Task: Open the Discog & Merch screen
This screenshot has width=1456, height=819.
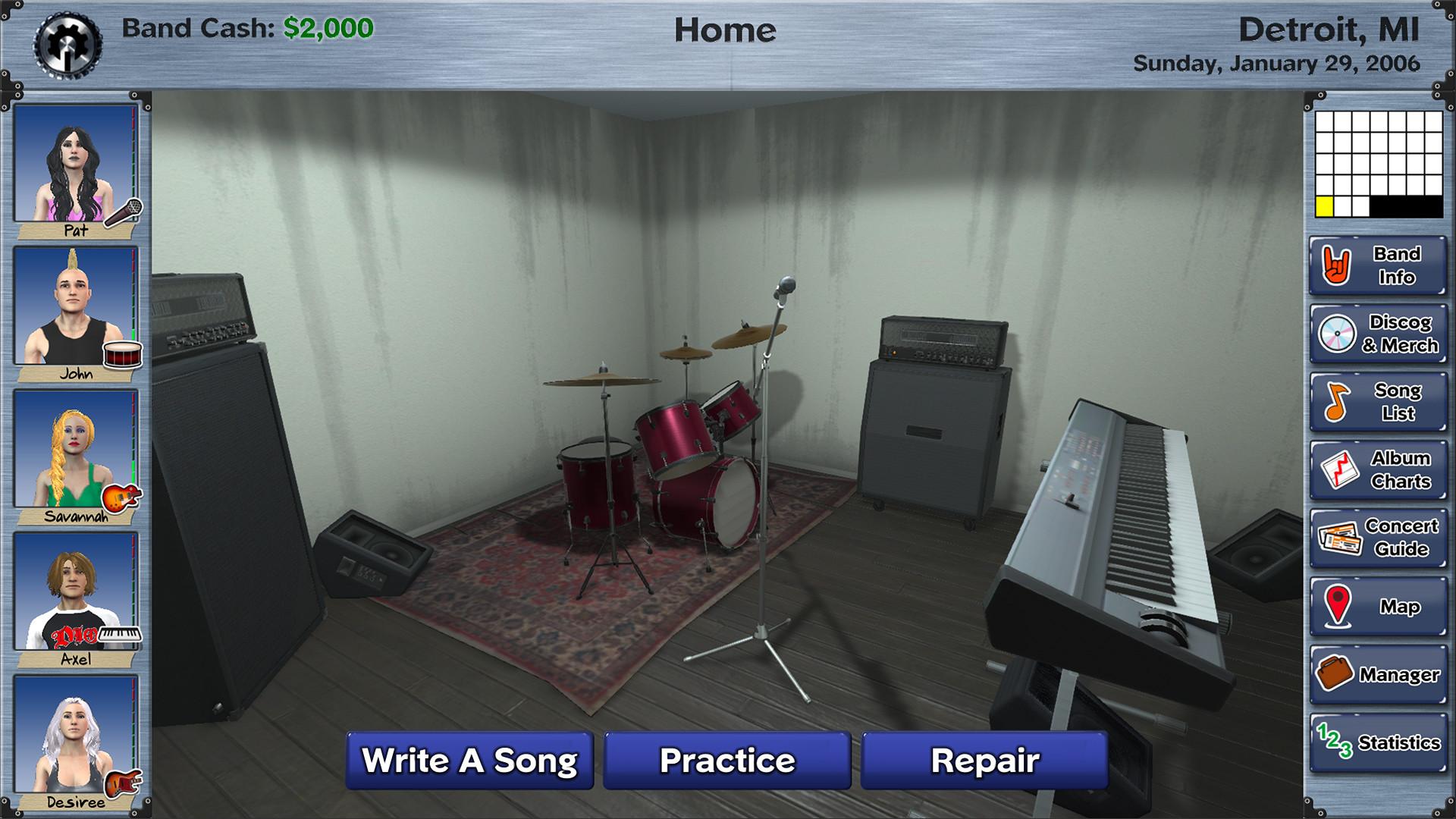Action: 1376,334
